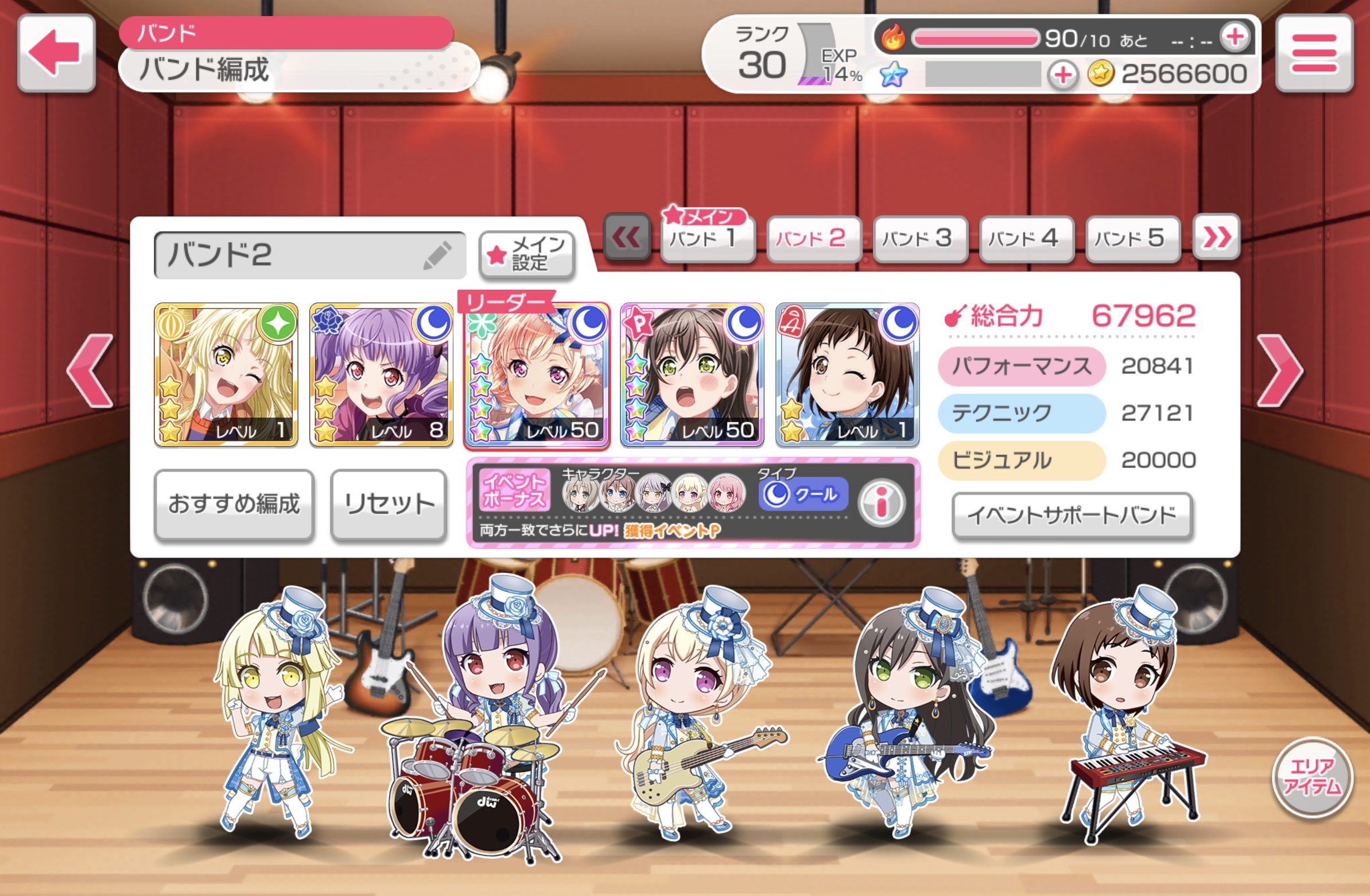Go back with the pink arrow button
Screen dimensions: 1370x896
point(56,53)
